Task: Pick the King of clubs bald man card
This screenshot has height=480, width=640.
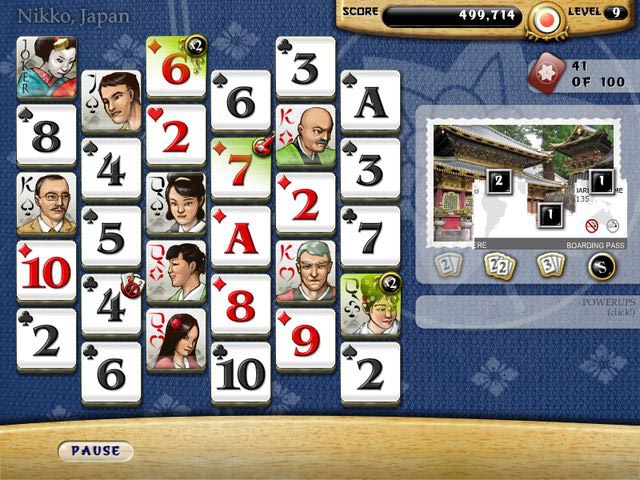Action: [305, 135]
